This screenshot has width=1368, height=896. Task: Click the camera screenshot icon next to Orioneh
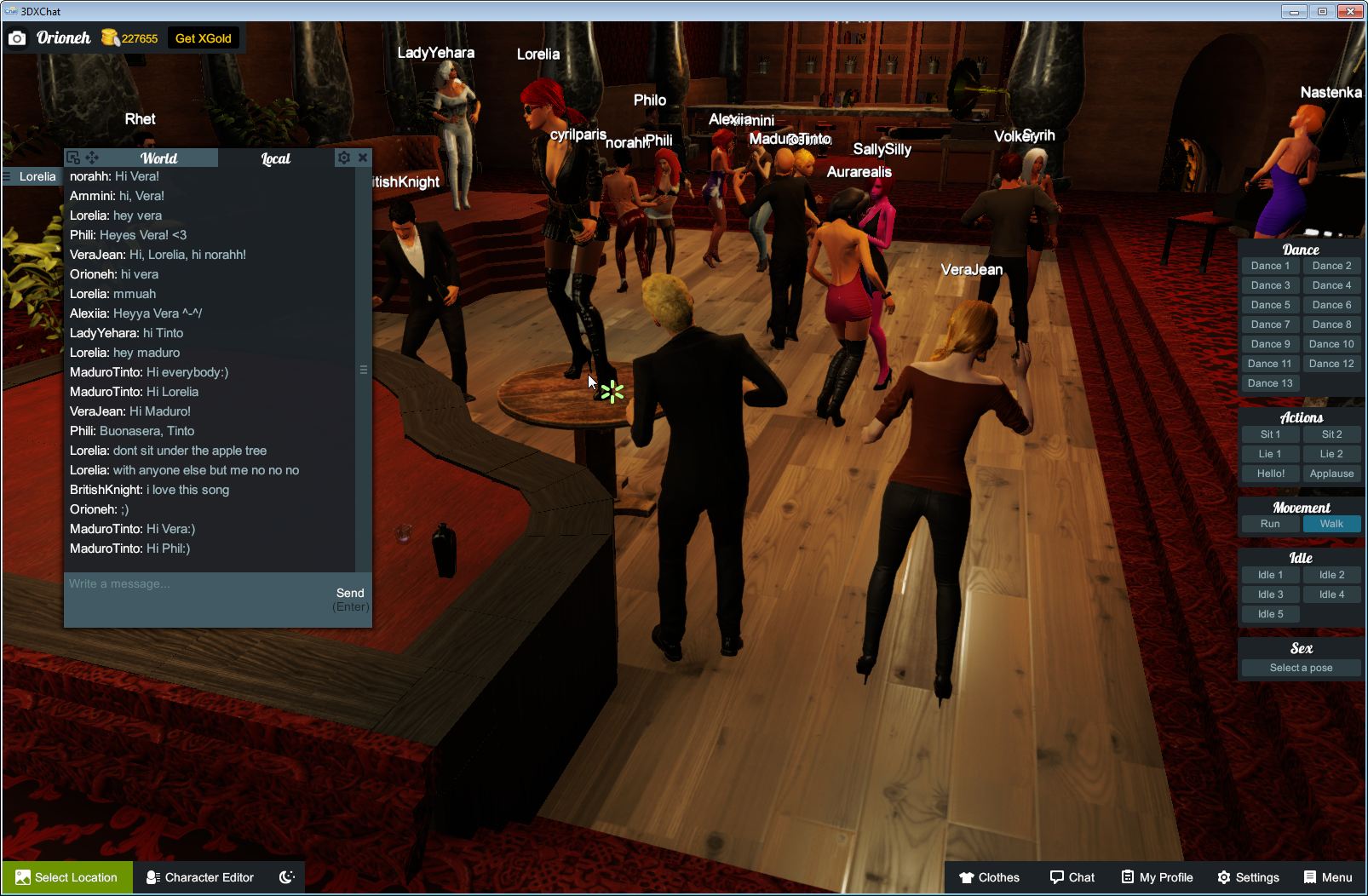pyautogui.click(x=17, y=37)
